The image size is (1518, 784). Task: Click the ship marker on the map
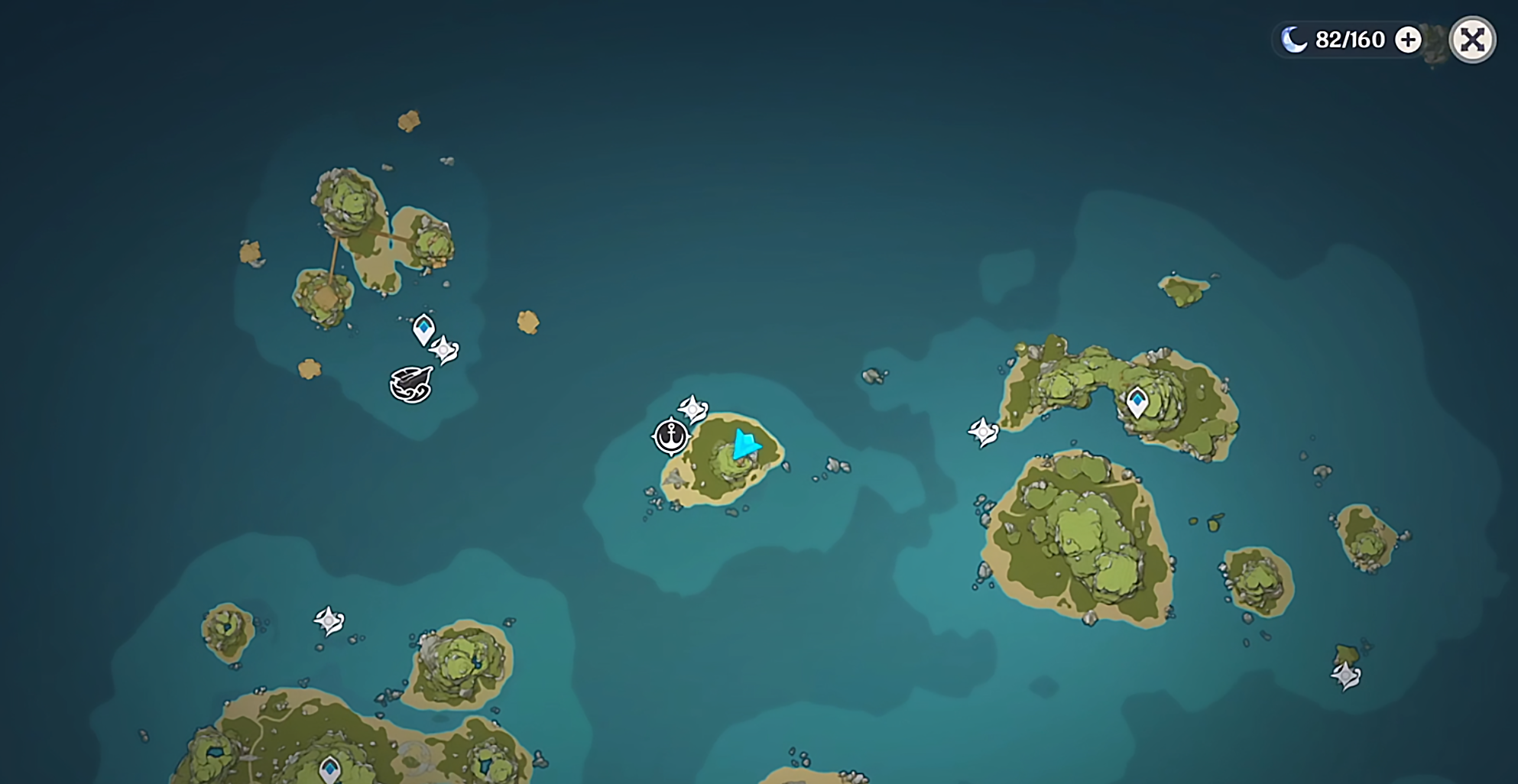click(x=411, y=384)
